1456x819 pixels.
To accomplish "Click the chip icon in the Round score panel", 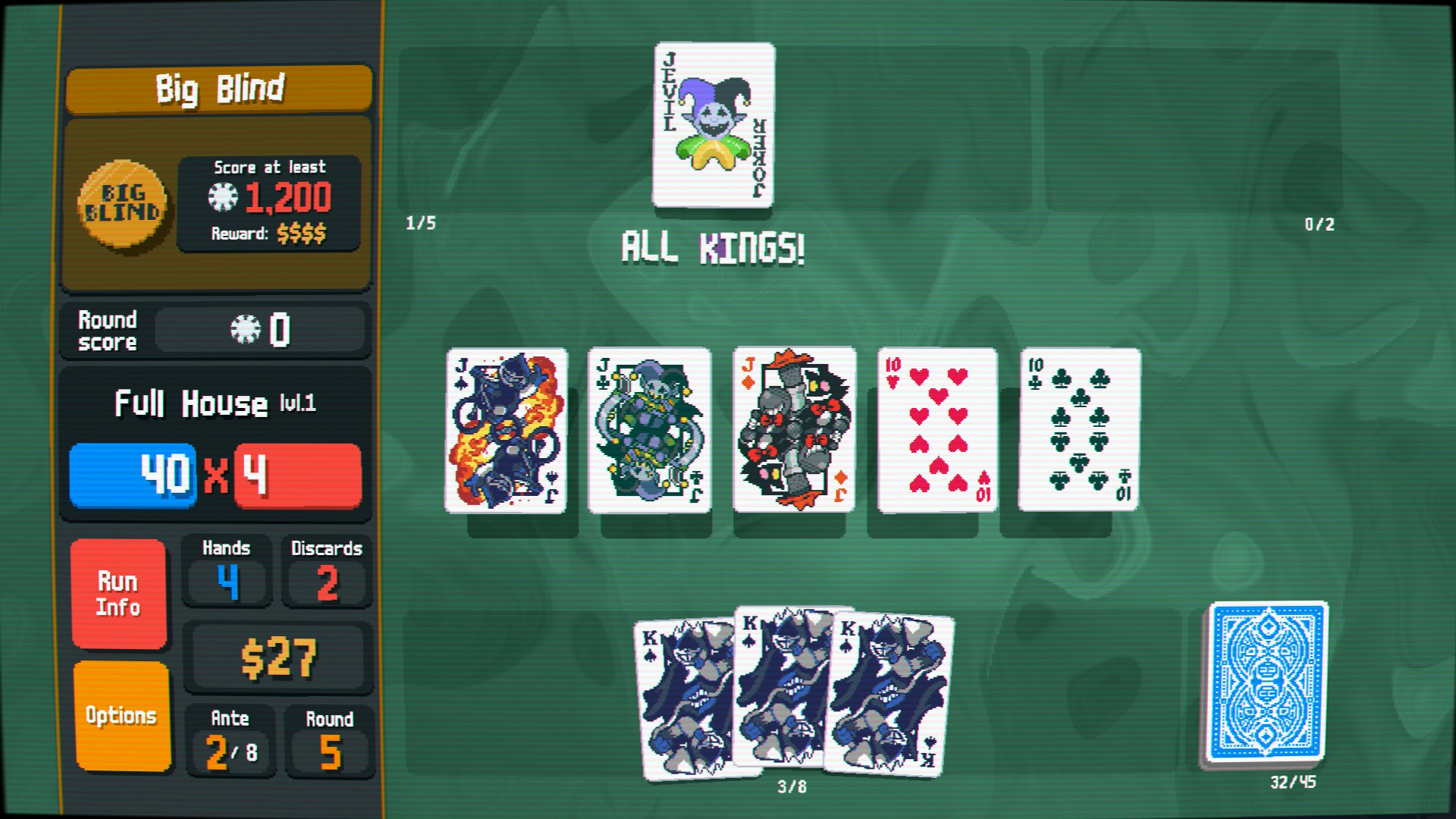I will pyautogui.click(x=245, y=328).
